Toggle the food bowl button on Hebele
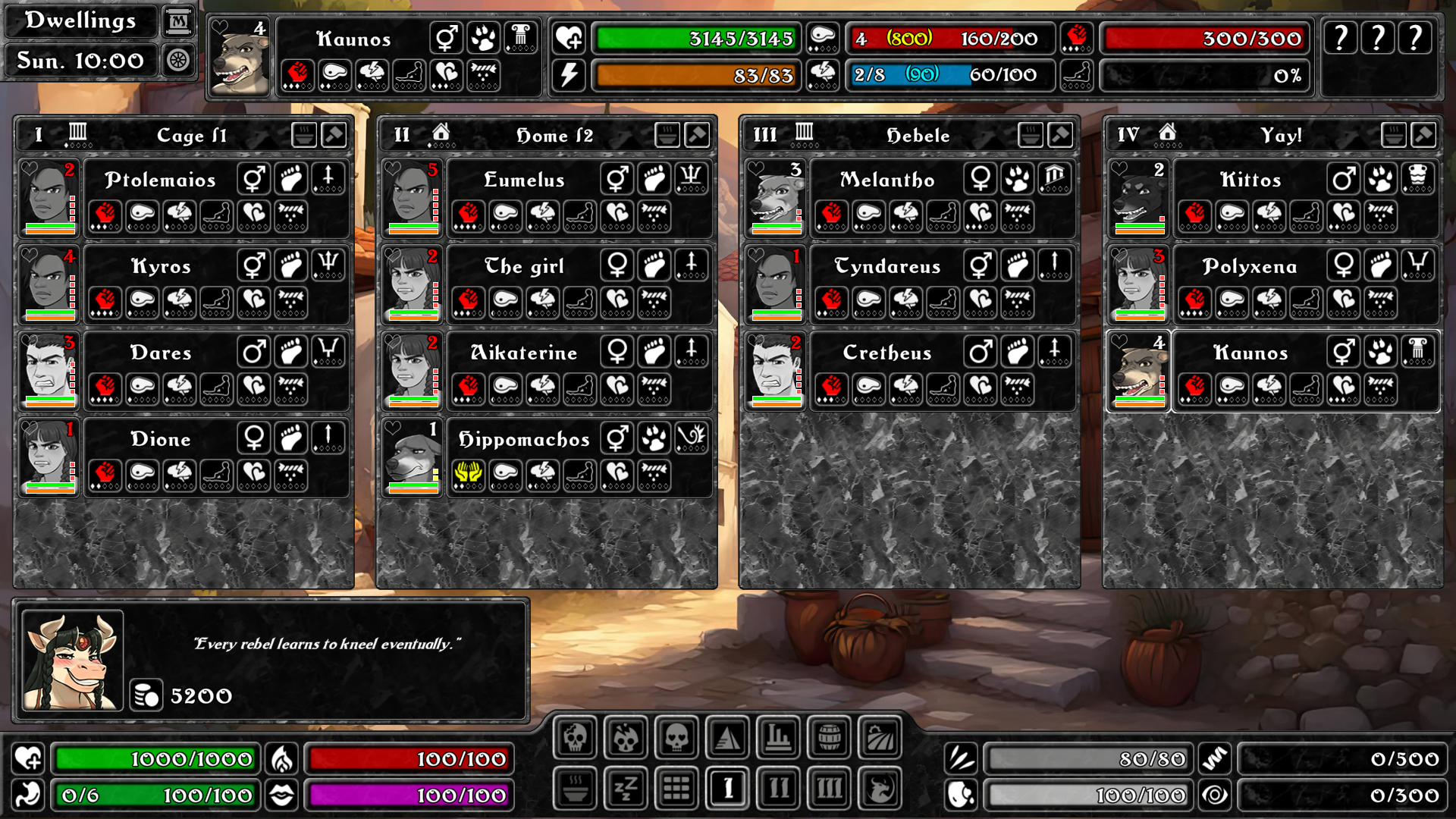 (1030, 135)
